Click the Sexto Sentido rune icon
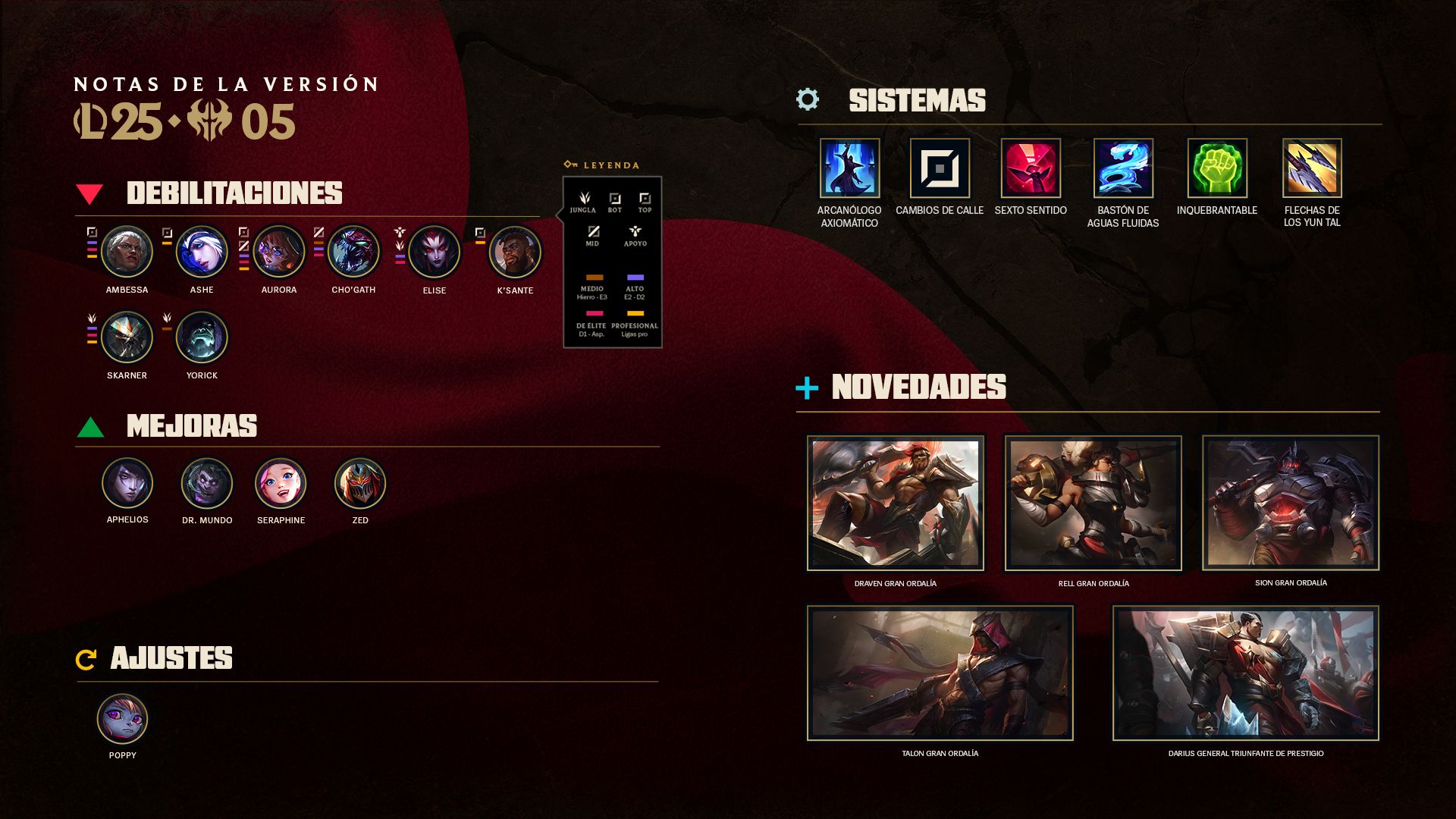The width and height of the screenshot is (1456, 819). point(1031,168)
